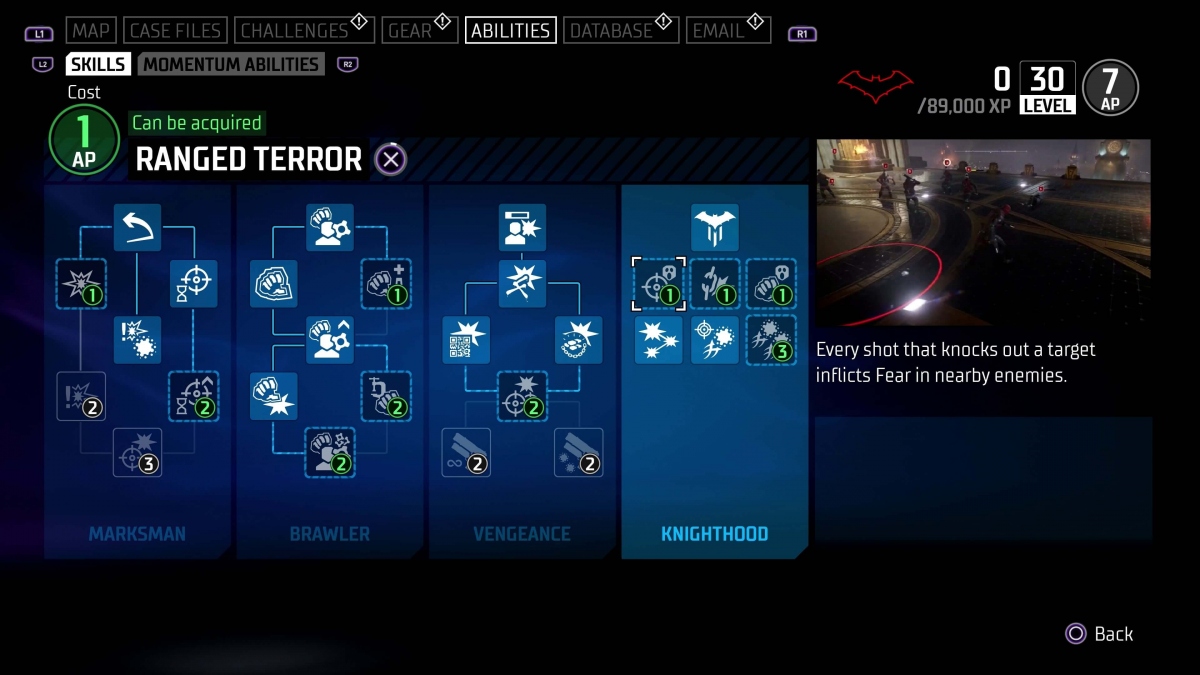Select the curved arrow skill atop Marksman
Screen dimensions: 1200x675
137,228
